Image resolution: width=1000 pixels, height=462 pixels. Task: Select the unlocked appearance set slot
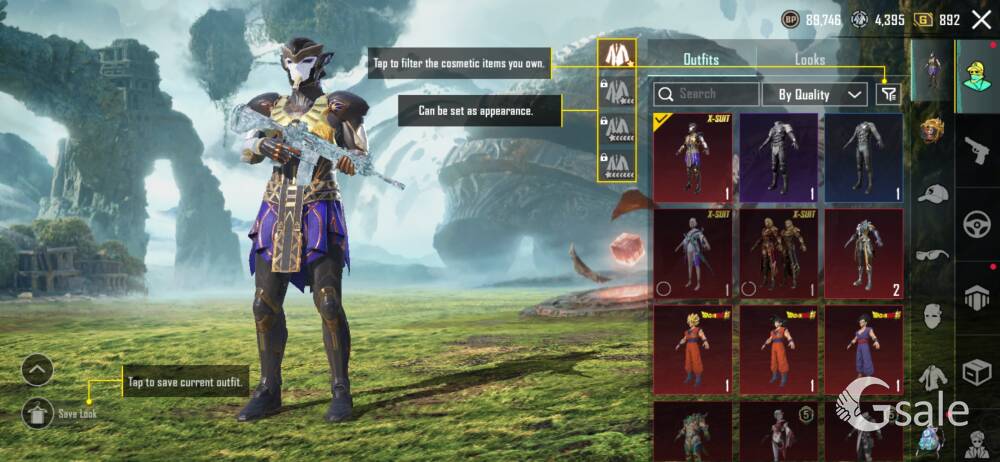click(x=618, y=56)
